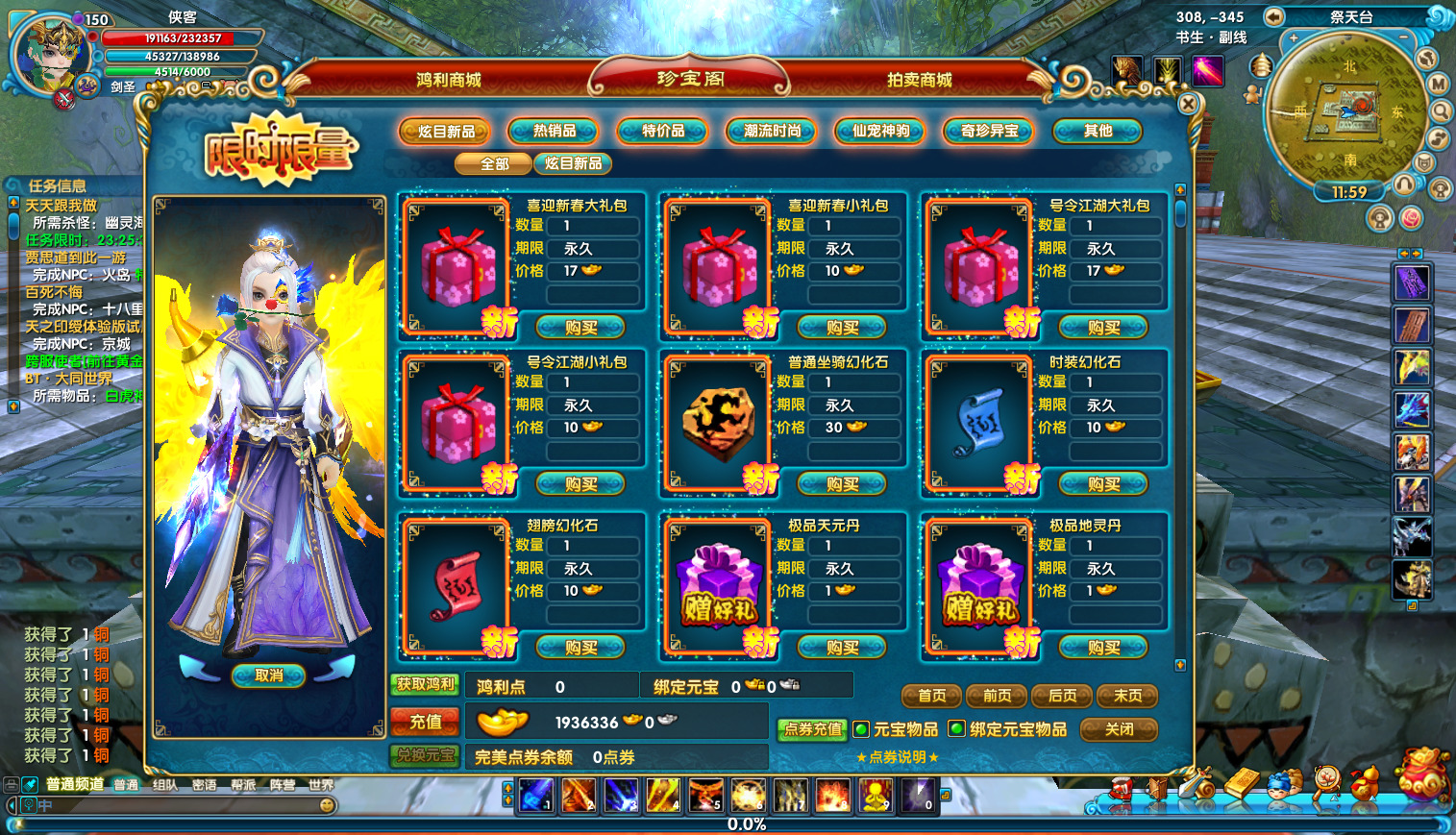Toggle the 绑定元宝物品 checkbox
The height and width of the screenshot is (835, 1456).
pyautogui.click(x=957, y=729)
